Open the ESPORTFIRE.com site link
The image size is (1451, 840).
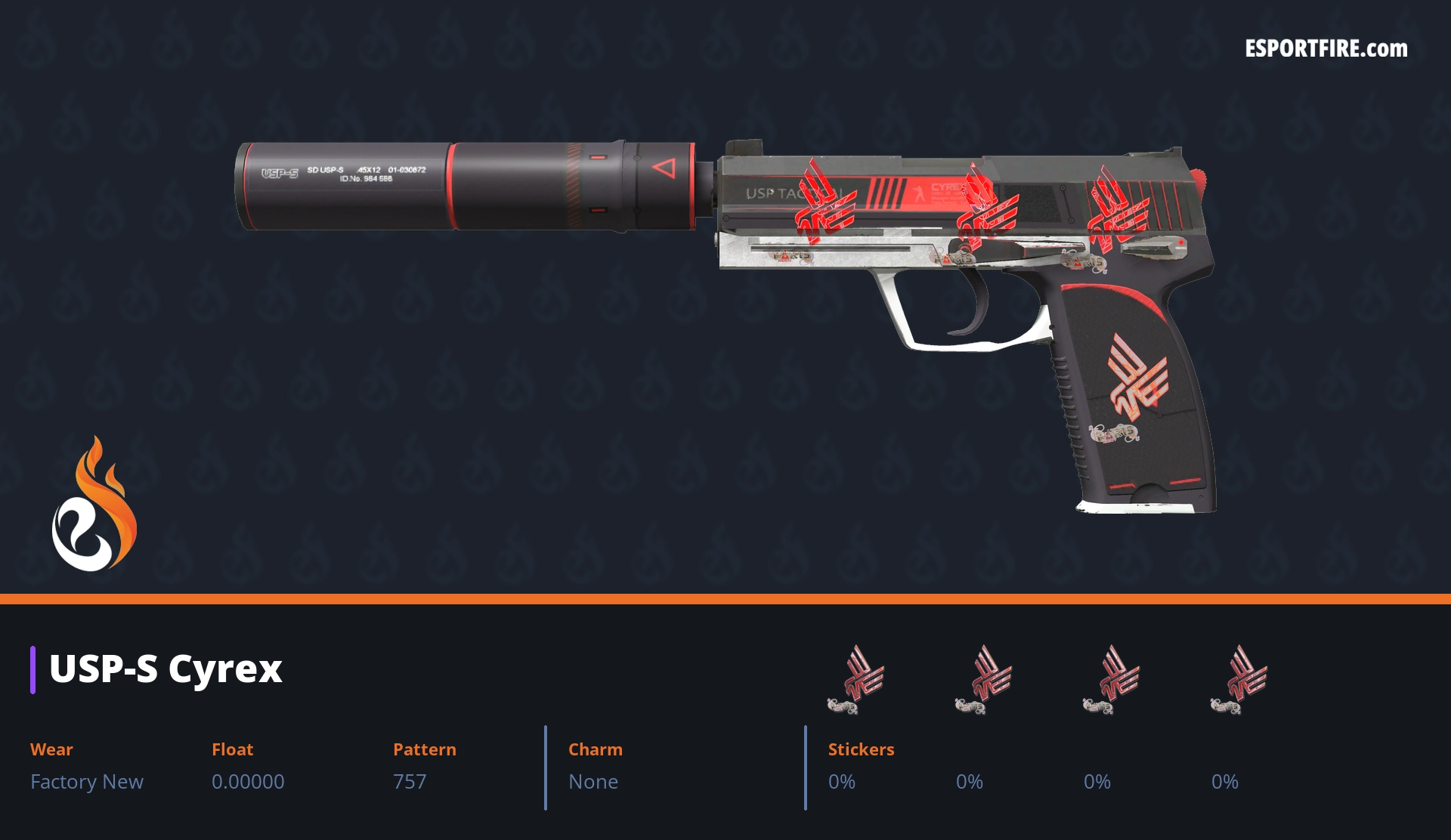click(x=1326, y=49)
